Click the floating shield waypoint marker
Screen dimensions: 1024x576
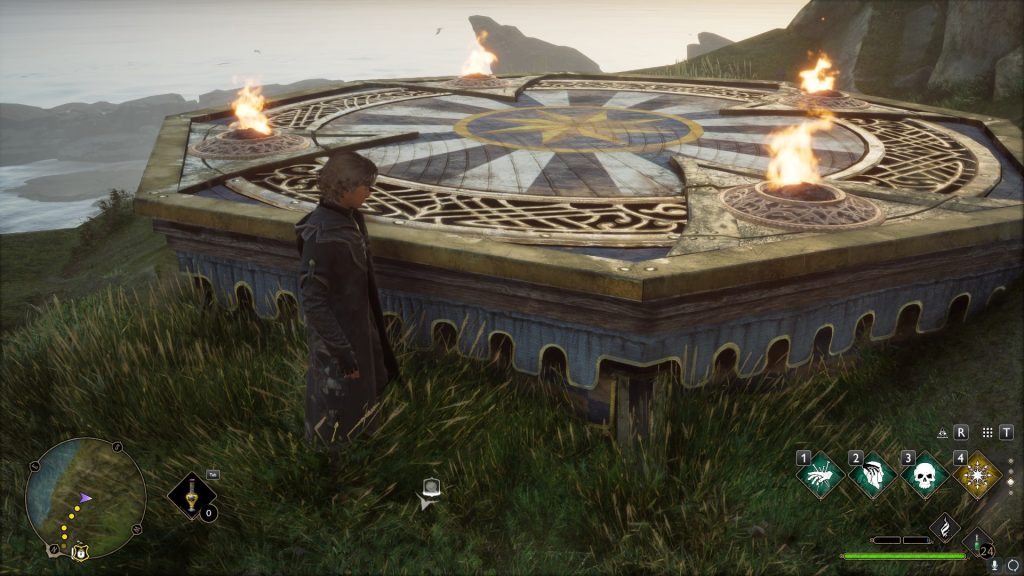(431, 489)
